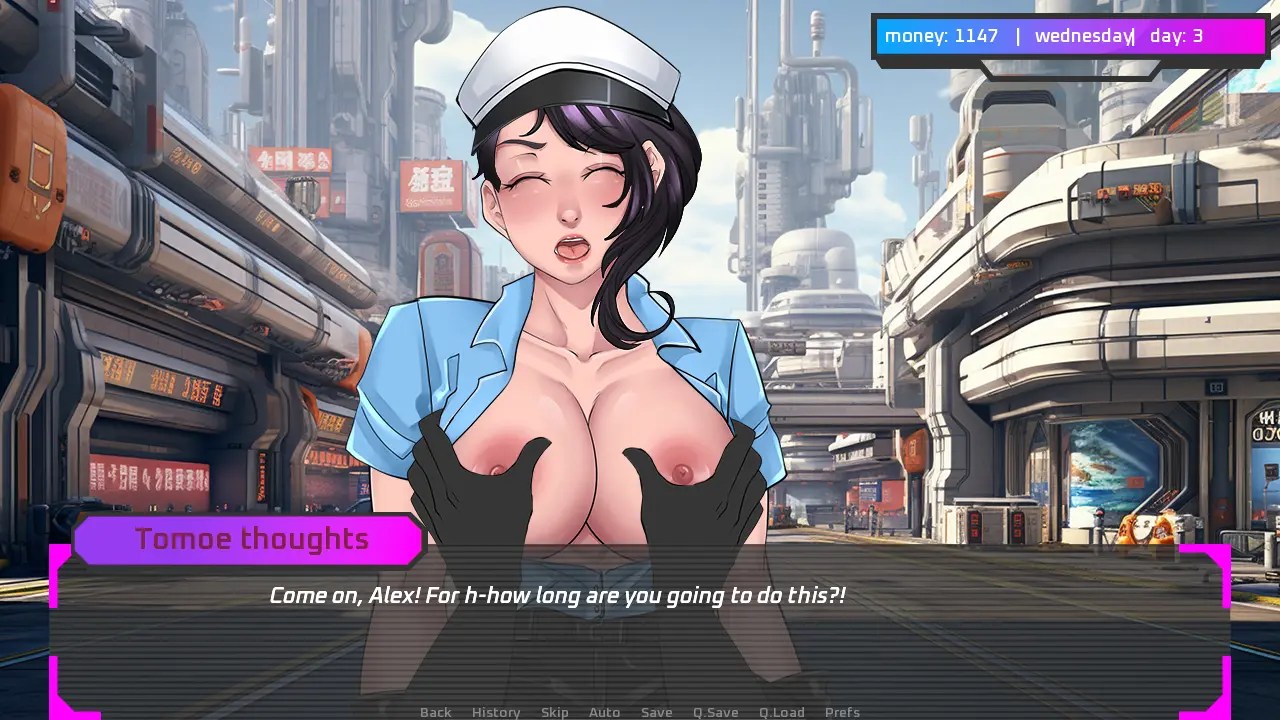Image resolution: width=1280 pixels, height=720 pixels.
Task: Activate Skip in the quick menu
Action: tap(555, 712)
